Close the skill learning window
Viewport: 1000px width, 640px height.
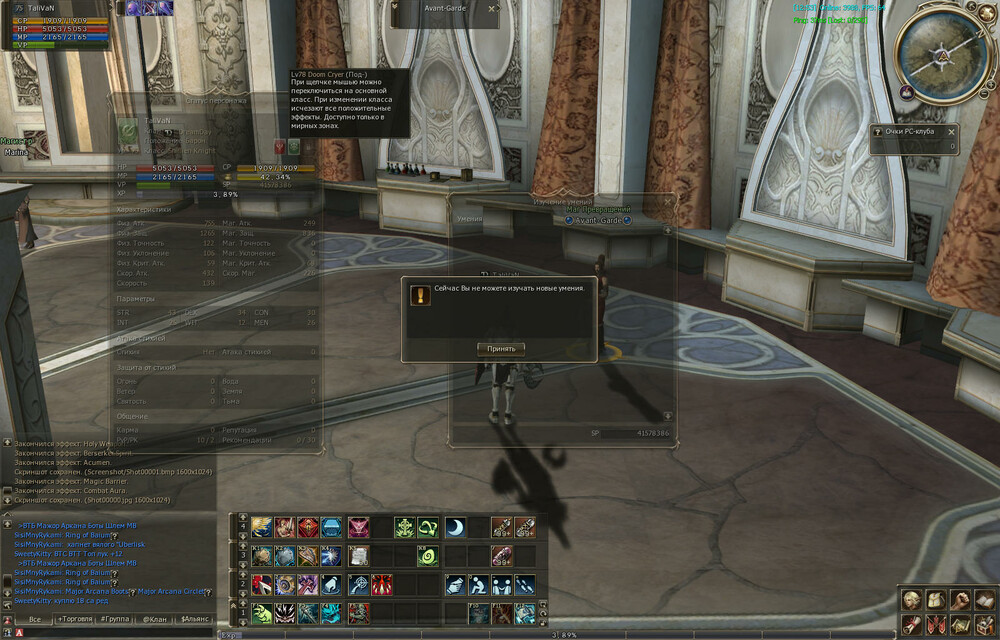point(667,201)
